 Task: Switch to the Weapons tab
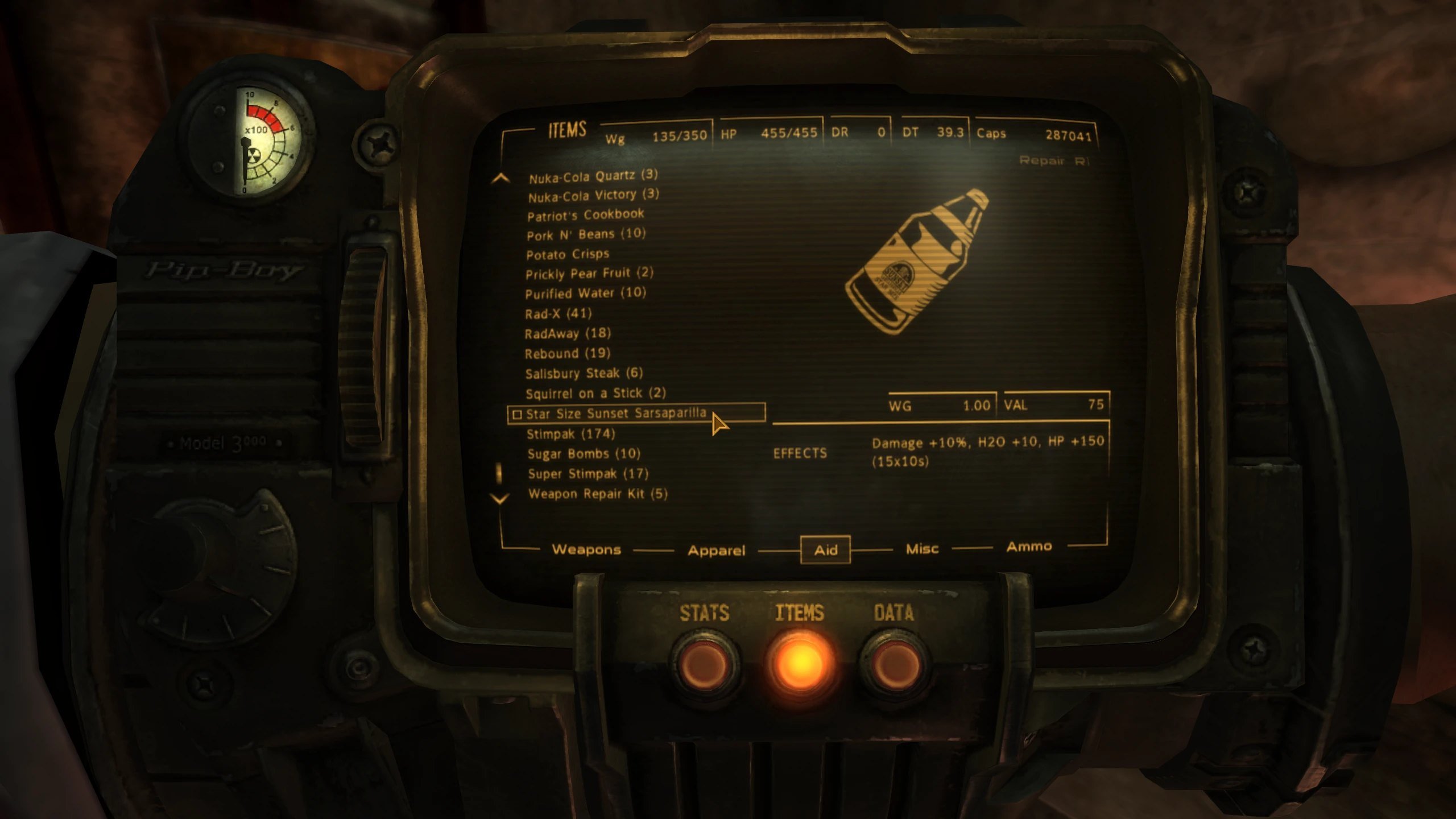[x=586, y=549]
